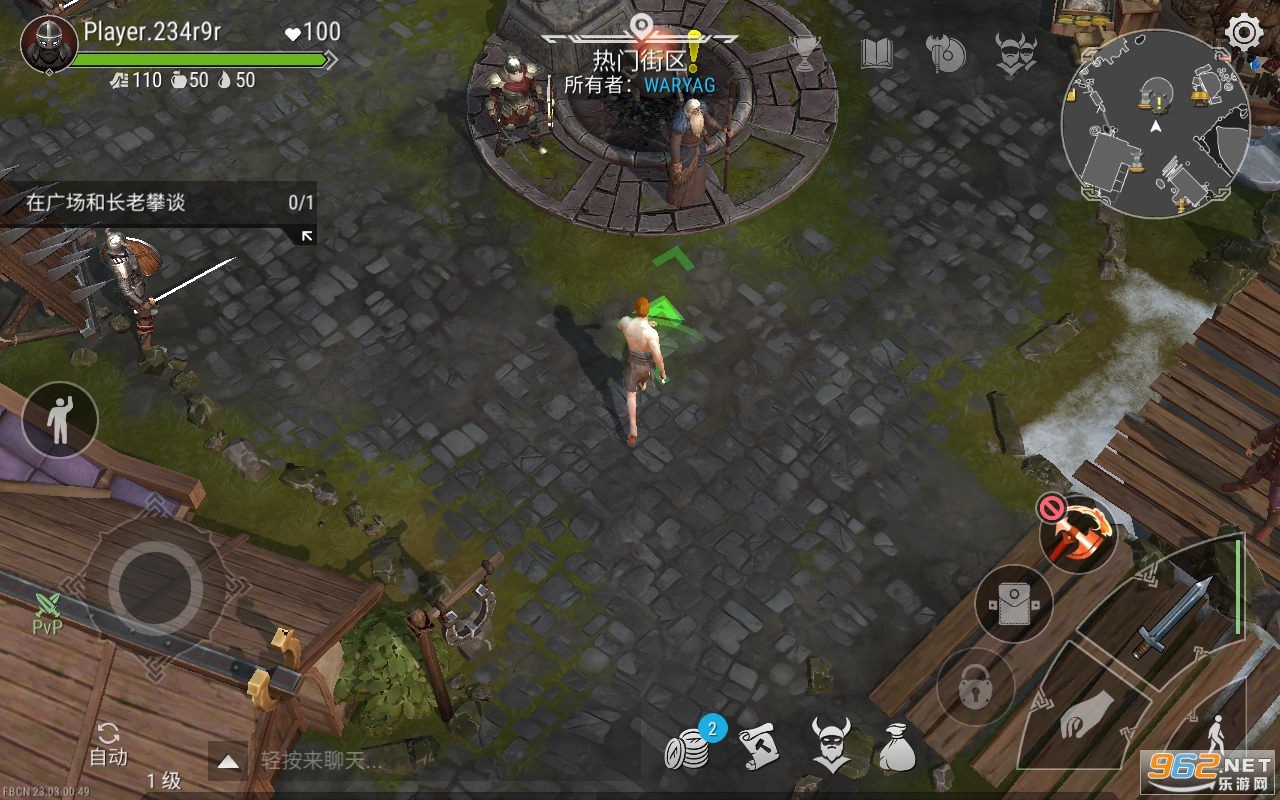
Task: Open the book journal icon
Action: (877, 54)
